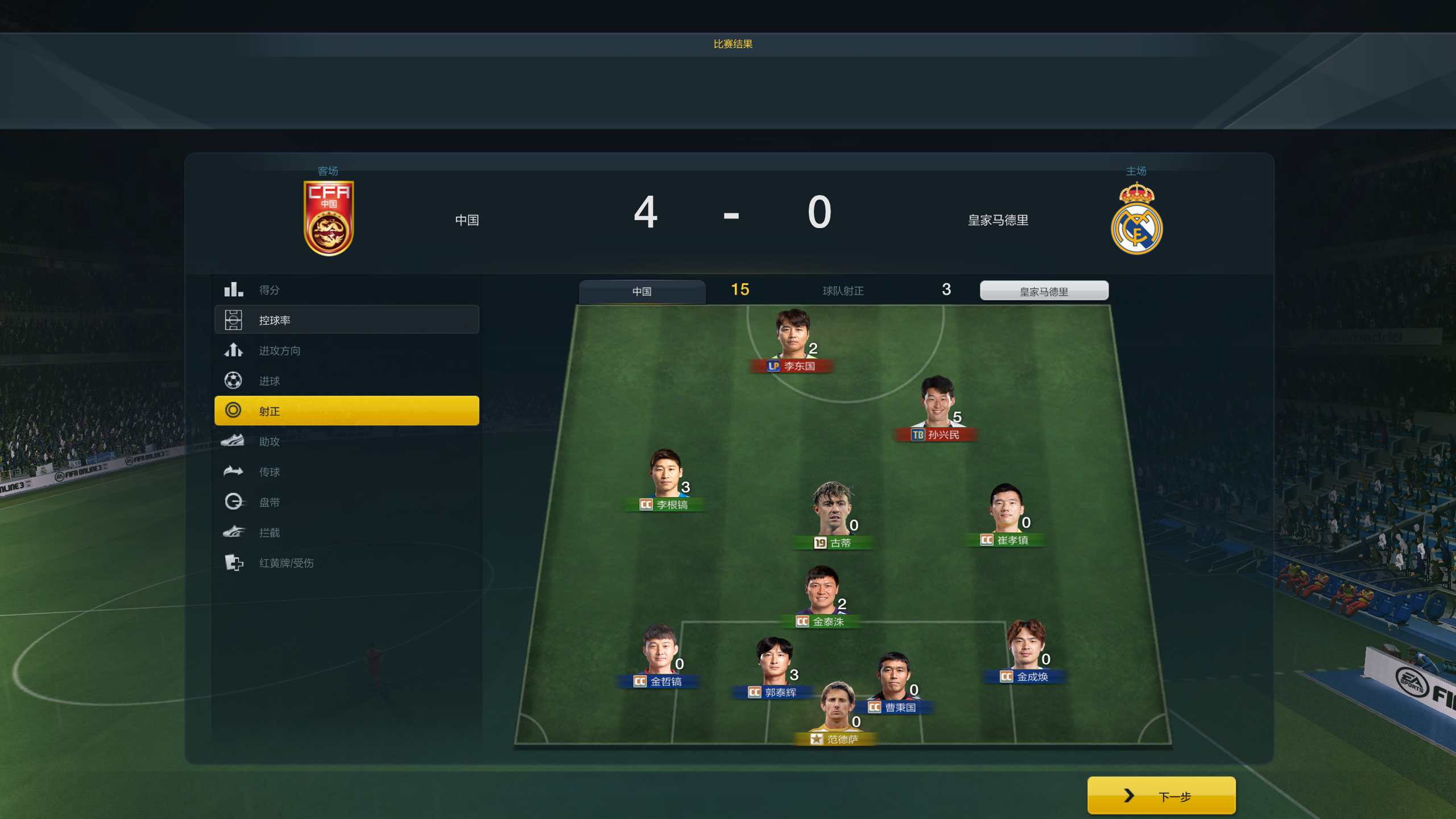Select goalkeeper 范德萨 card
The height and width of the screenshot is (819, 1456).
click(837, 712)
